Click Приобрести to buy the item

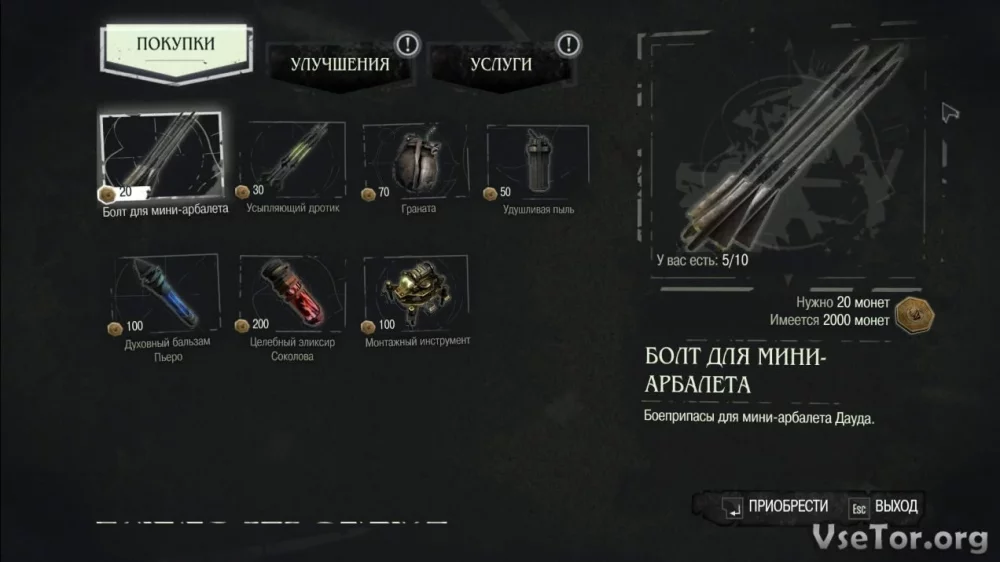tap(776, 507)
